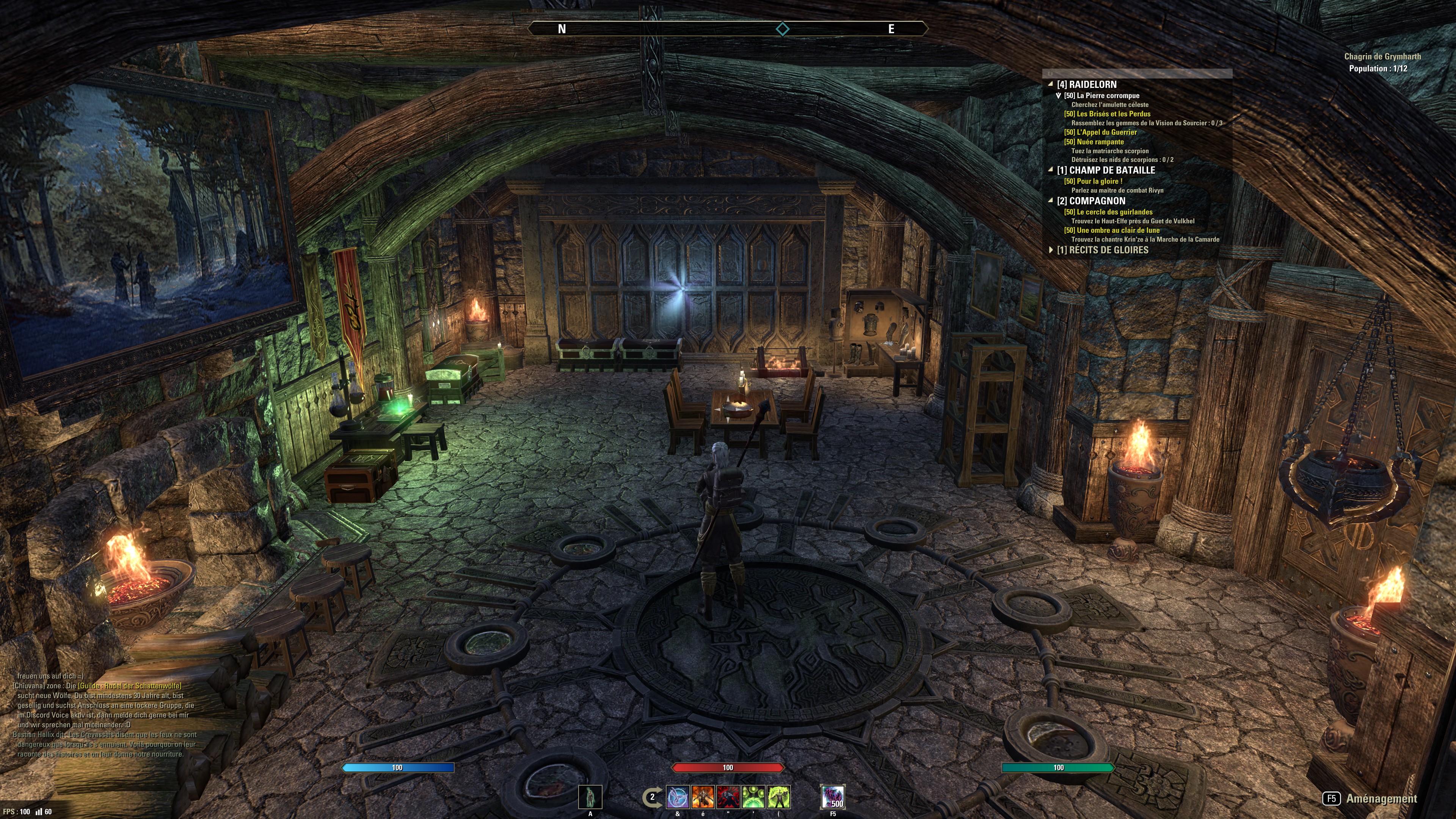Viewport: 1456px width, 819px height.
Task: Expand the Récits de Gloires category
Action: point(1051,250)
